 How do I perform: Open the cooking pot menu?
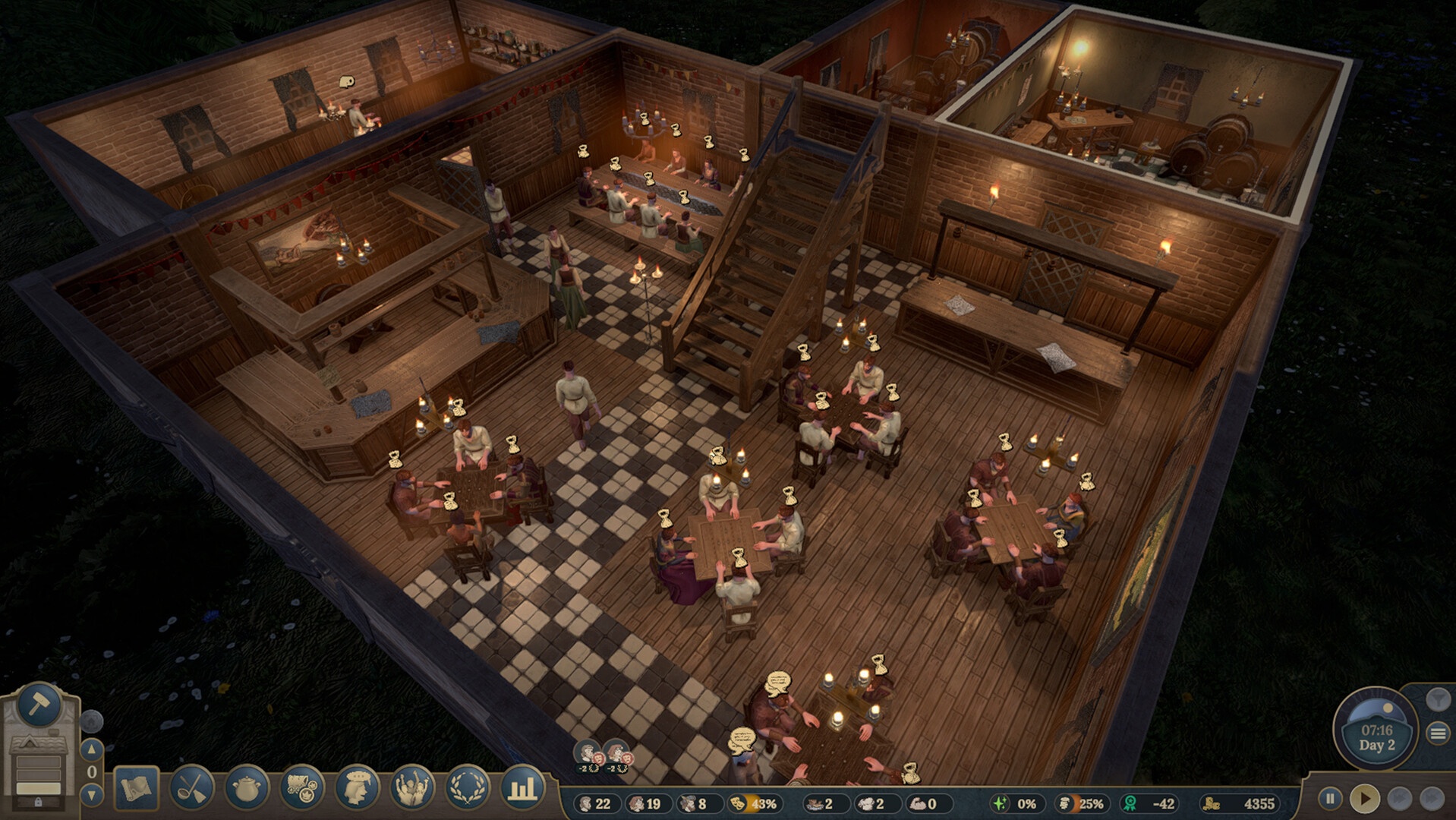247,788
